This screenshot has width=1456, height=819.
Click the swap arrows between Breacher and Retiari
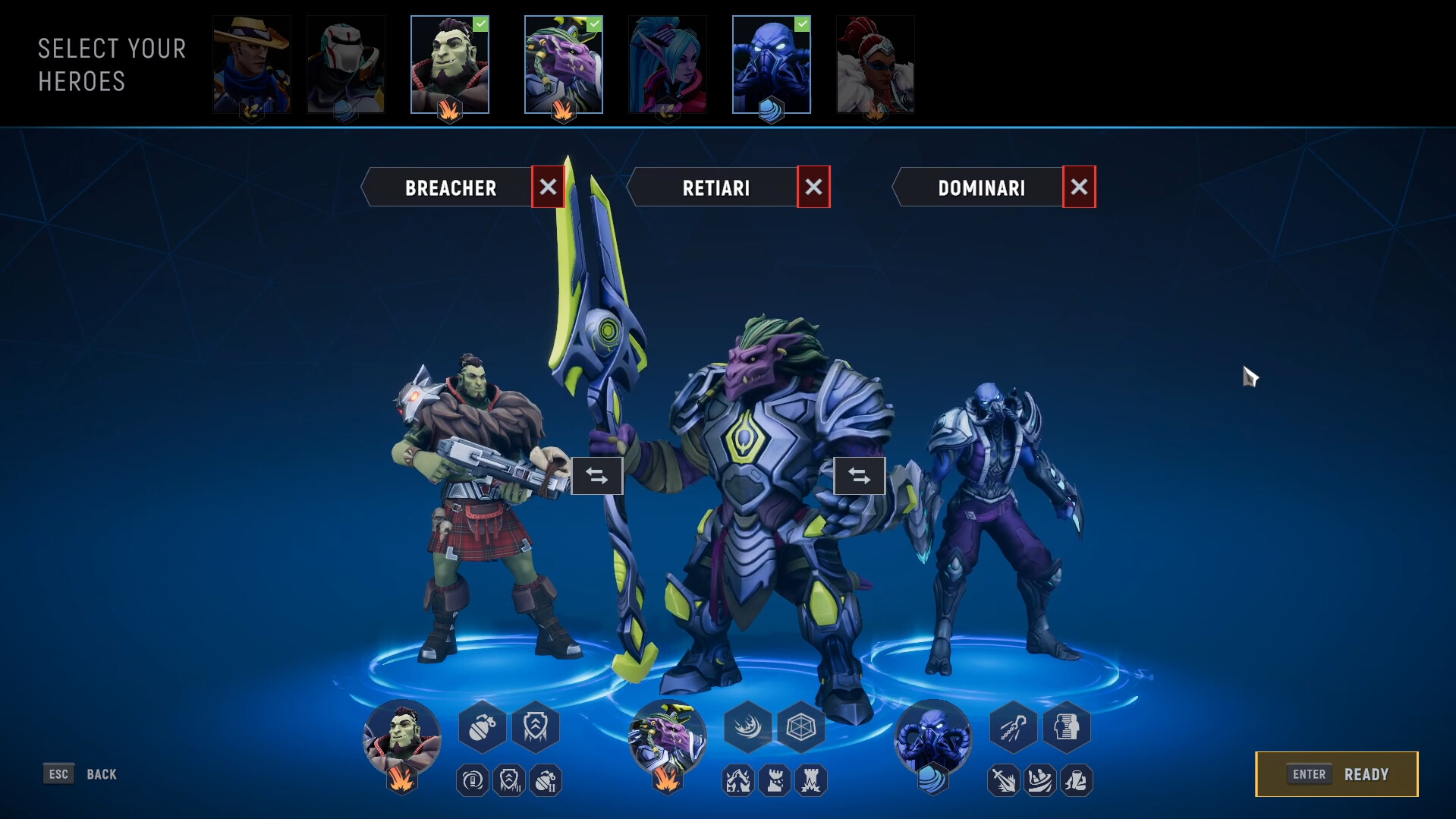pos(597,476)
